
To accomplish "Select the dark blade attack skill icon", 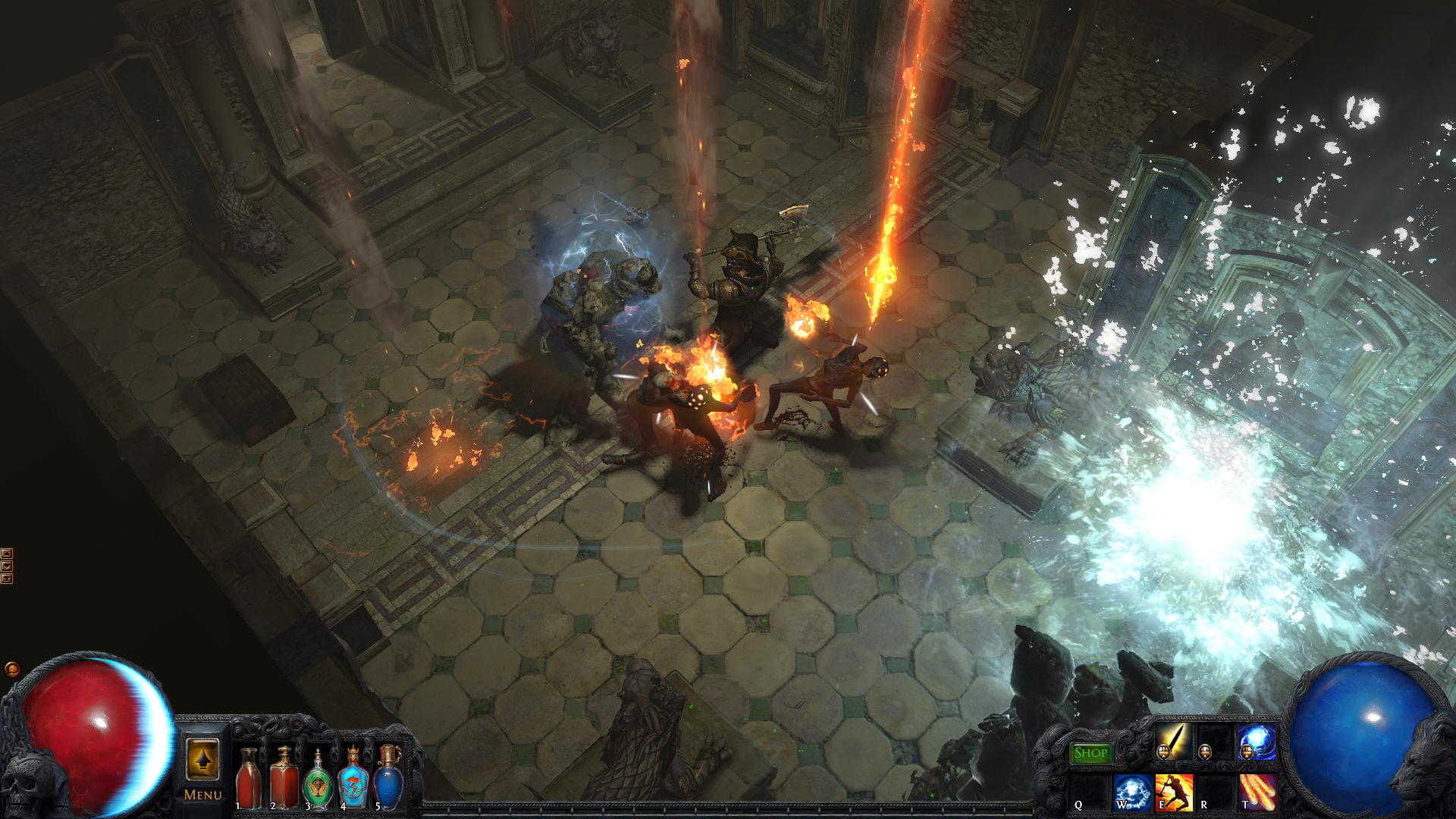I will click(1172, 741).
